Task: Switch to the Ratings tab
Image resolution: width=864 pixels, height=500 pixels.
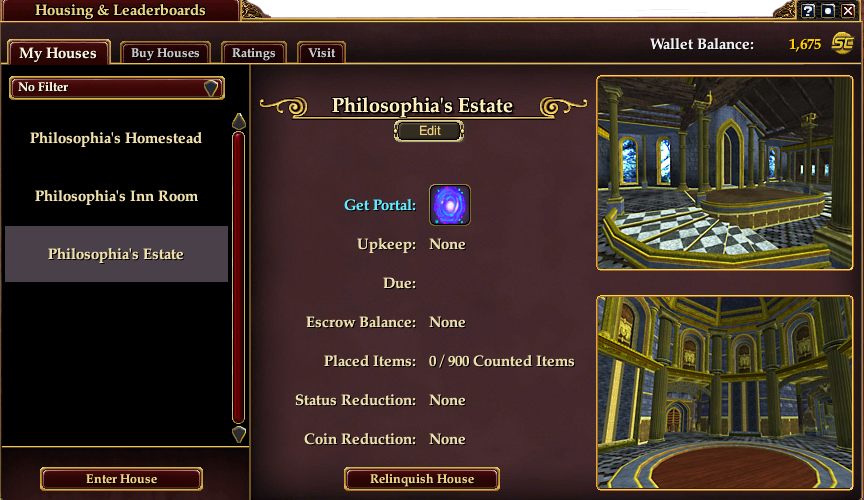Action: (254, 53)
